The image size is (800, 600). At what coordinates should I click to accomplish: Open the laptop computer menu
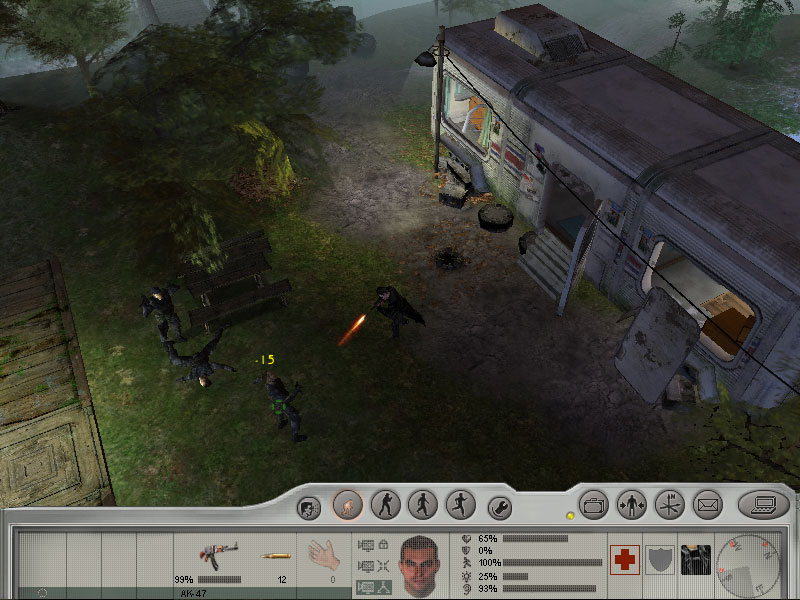(x=763, y=504)
